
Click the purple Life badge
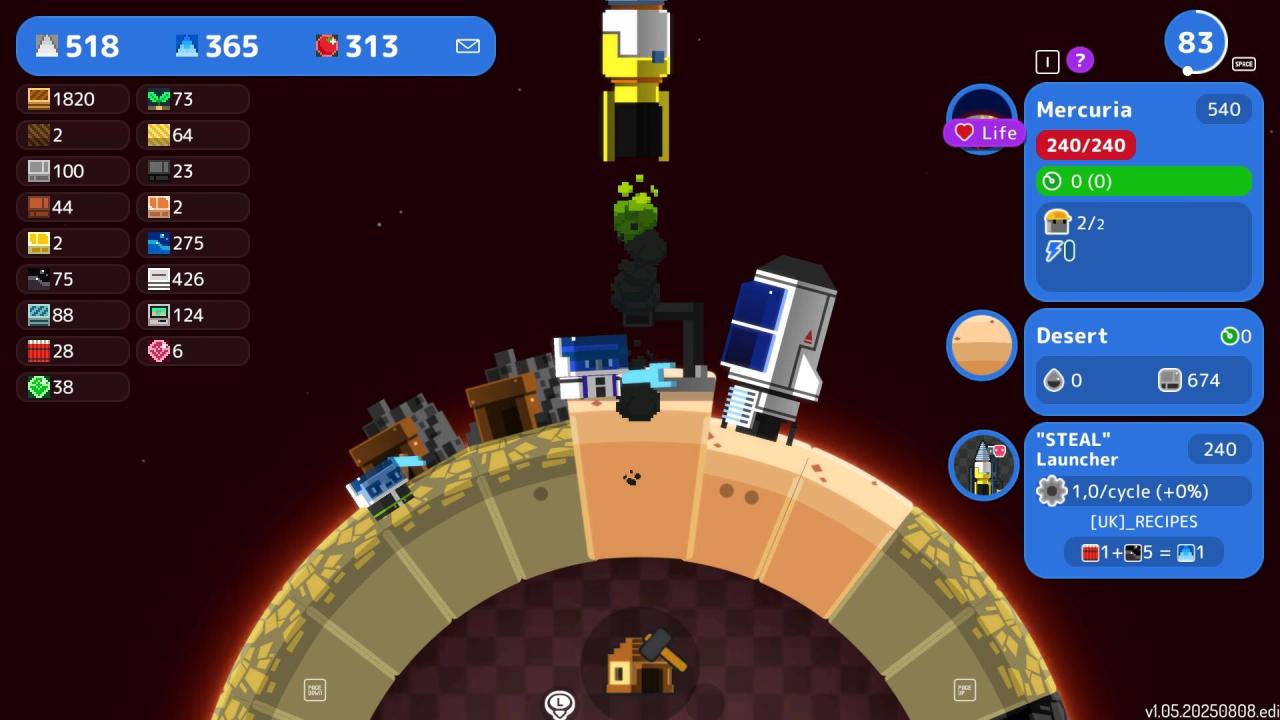pos(985,133)
